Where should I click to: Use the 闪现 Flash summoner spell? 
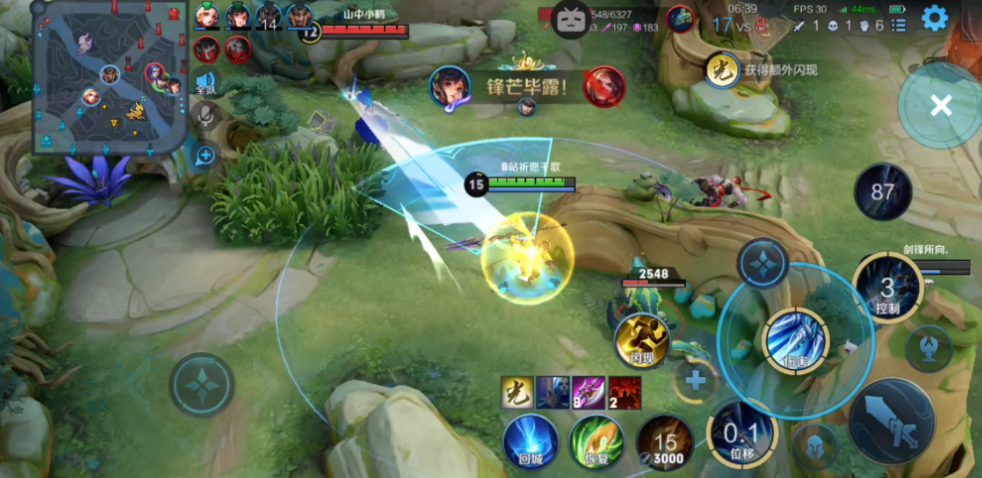[x=641, y=341]
